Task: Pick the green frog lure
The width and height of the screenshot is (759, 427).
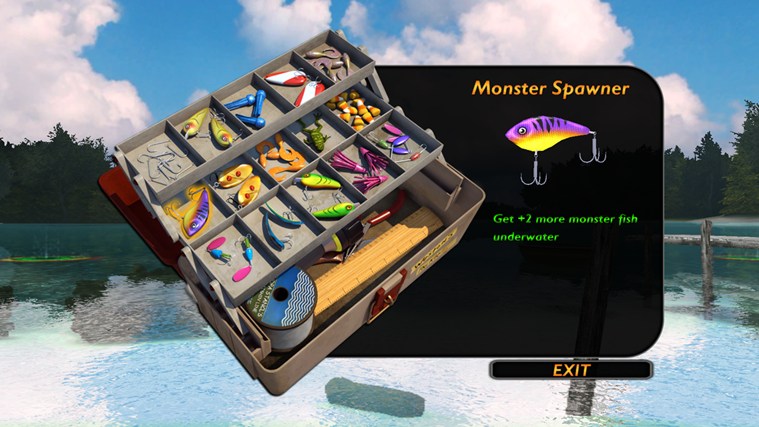Action: [315, 136]
